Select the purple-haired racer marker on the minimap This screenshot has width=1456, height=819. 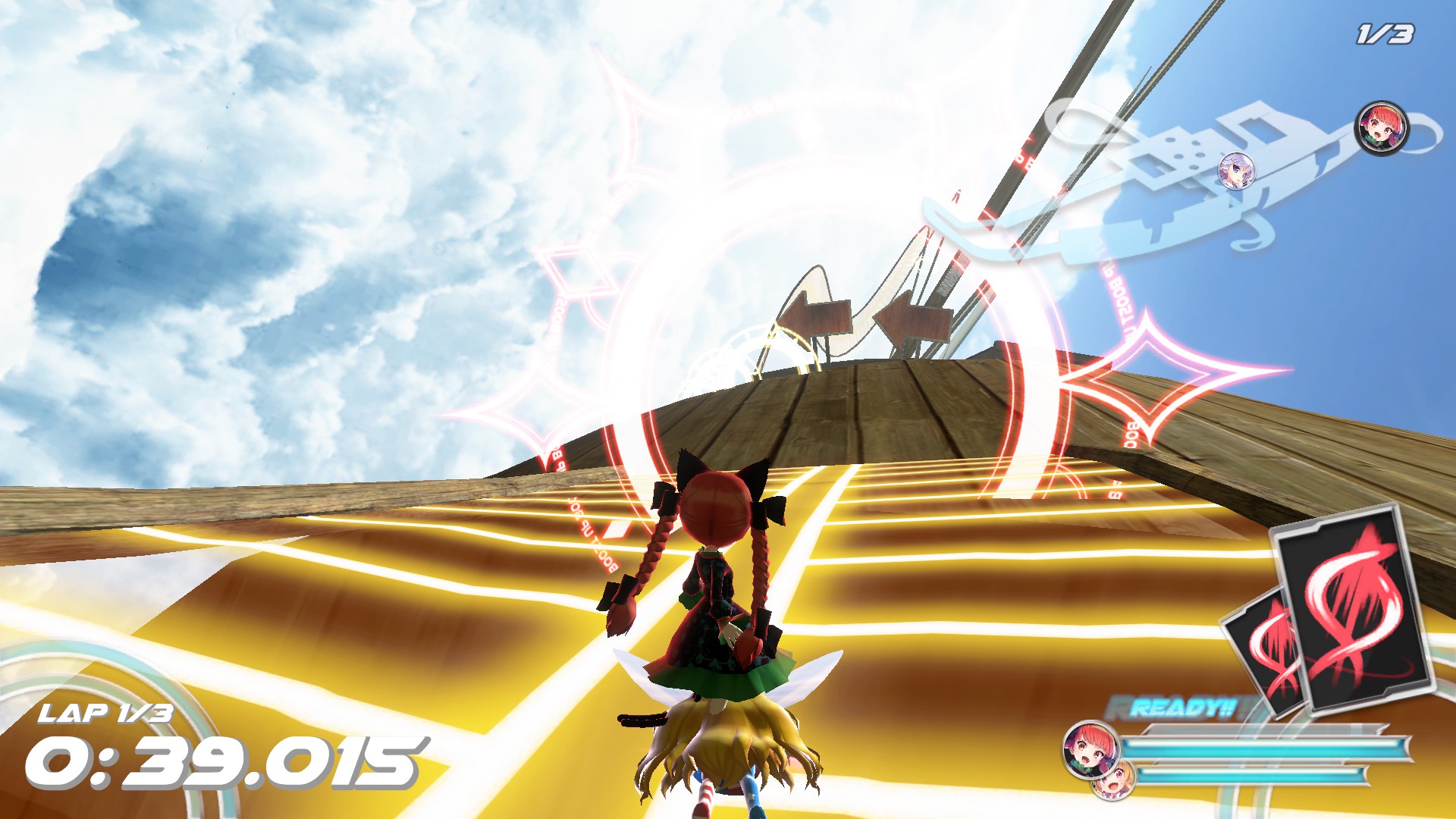click(x=1235, y=170)
